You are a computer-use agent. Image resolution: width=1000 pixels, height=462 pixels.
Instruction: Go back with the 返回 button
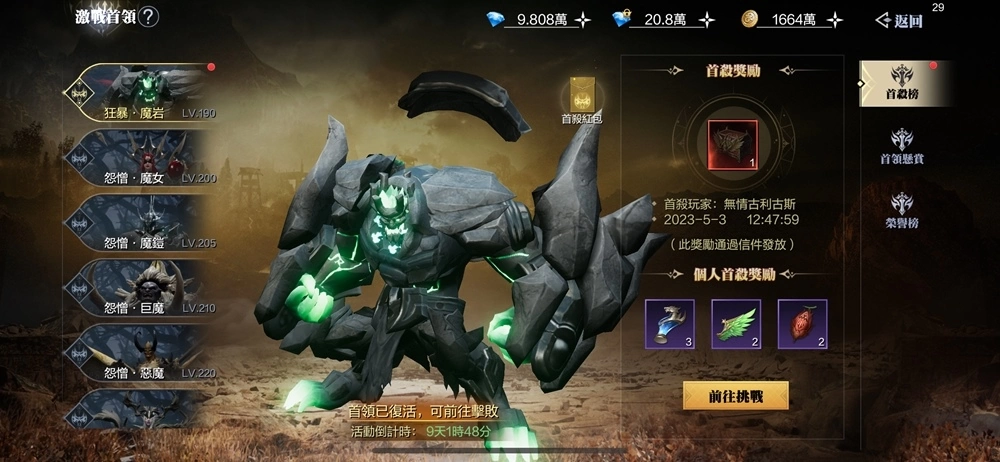(898, 20)
